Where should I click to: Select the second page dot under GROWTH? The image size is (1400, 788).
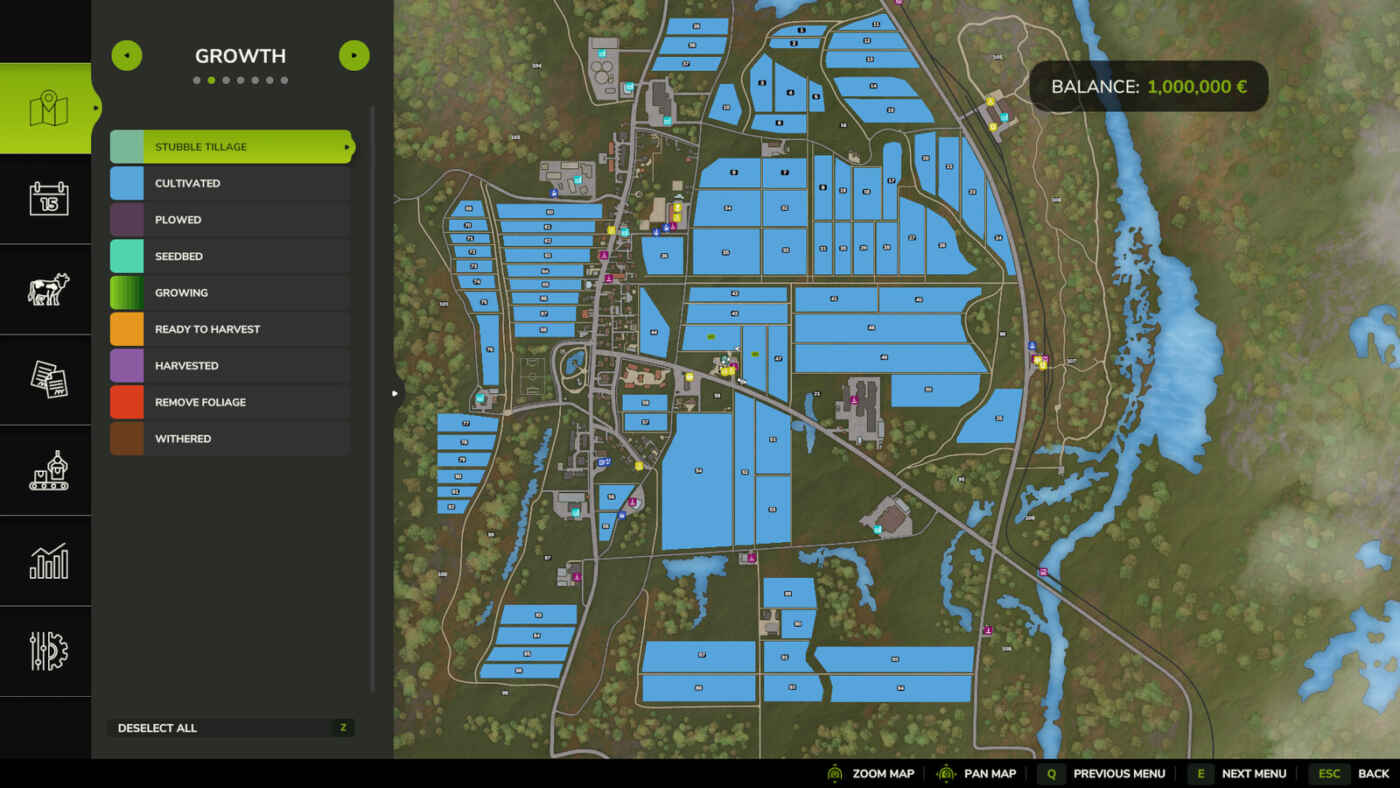(x=211, y=79)
